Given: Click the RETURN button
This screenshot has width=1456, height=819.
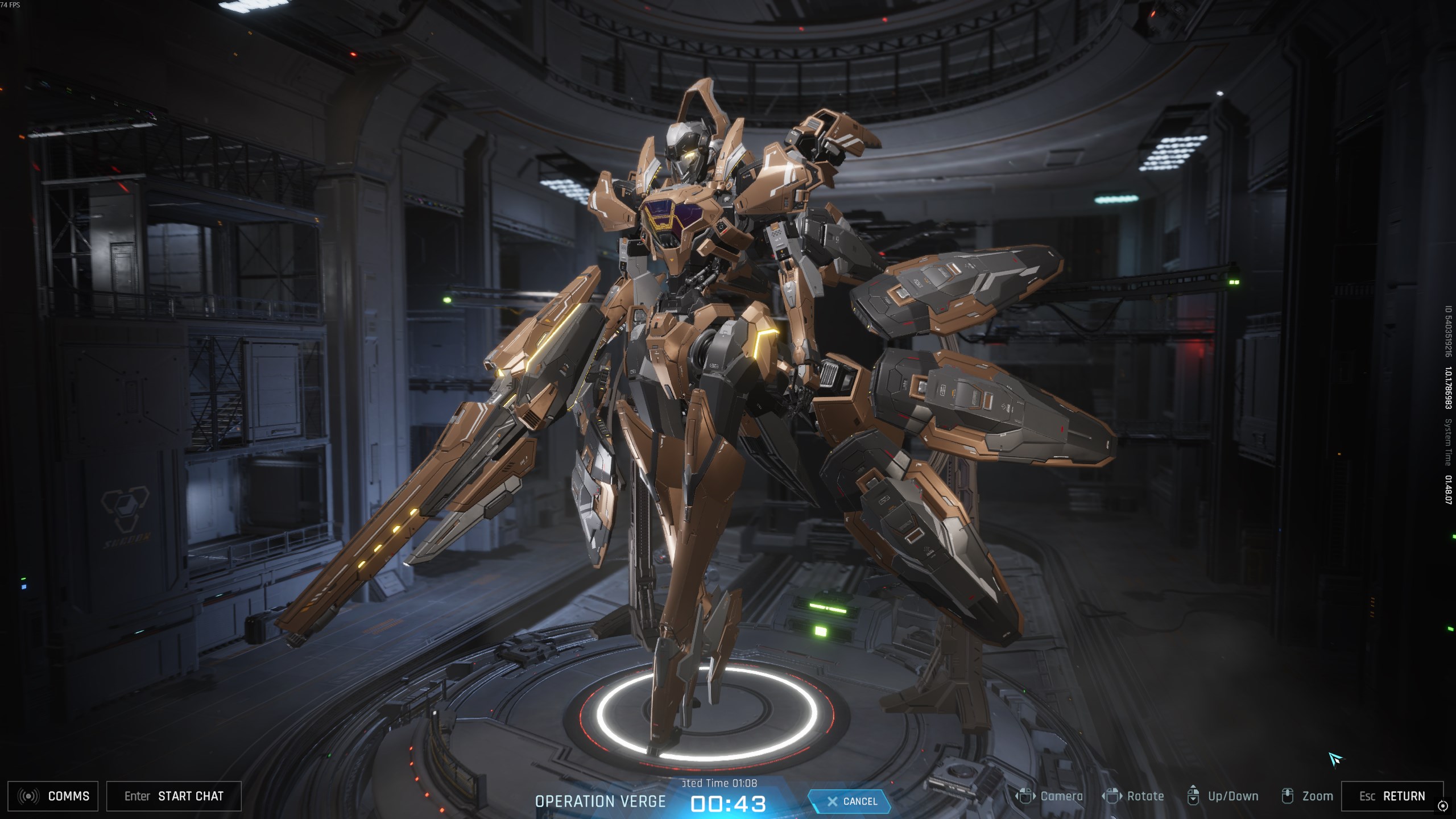Looking at the screenshot, I should pos(1392,796).
